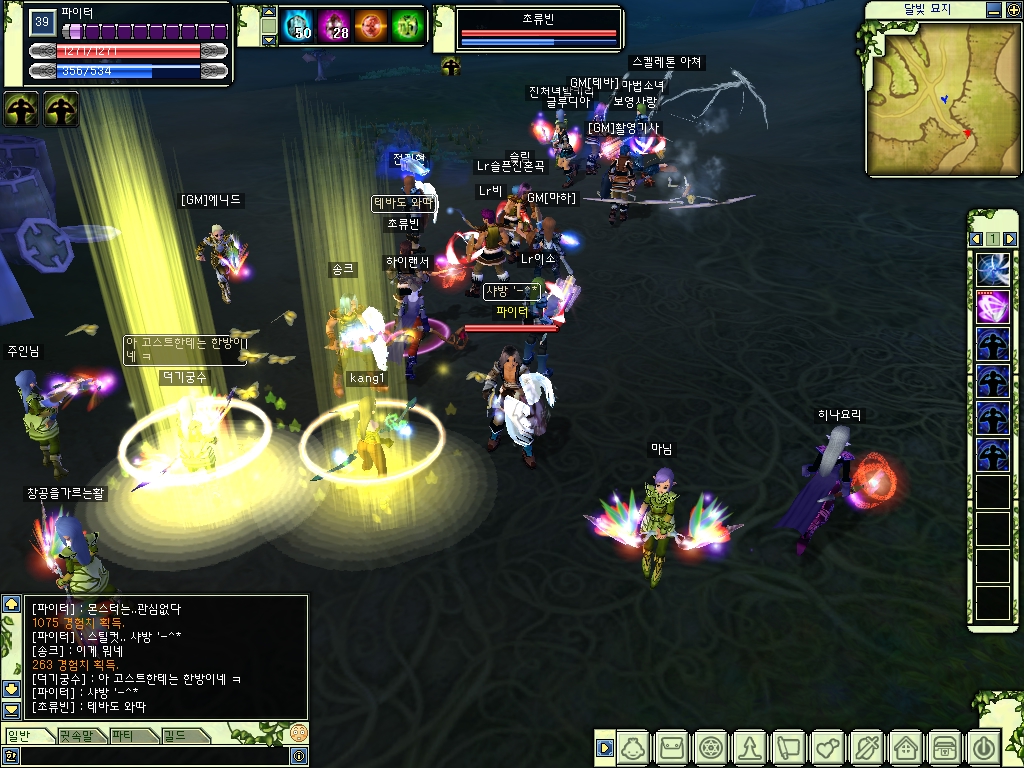Open the treasure chest menu button
This screenshot has height=768, width=1024.
[x=944, y=747]
